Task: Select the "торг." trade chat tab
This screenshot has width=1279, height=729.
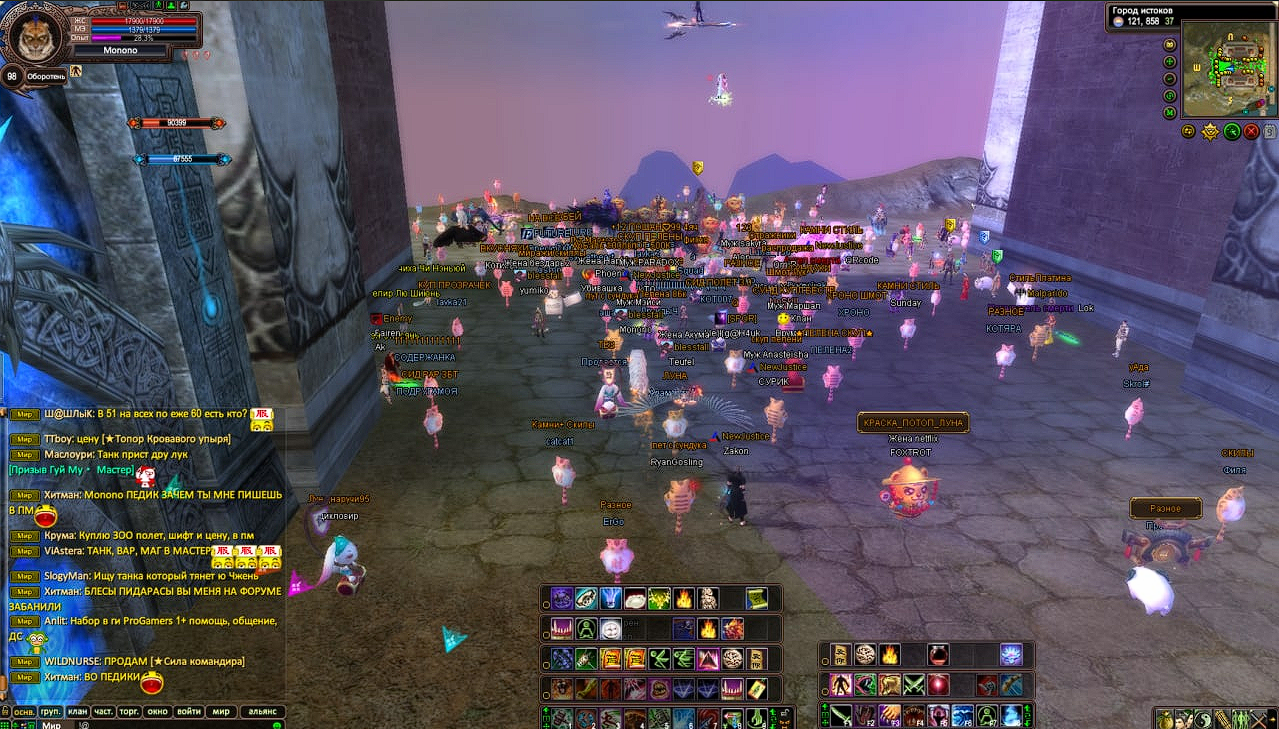Action: pos(130,712)
